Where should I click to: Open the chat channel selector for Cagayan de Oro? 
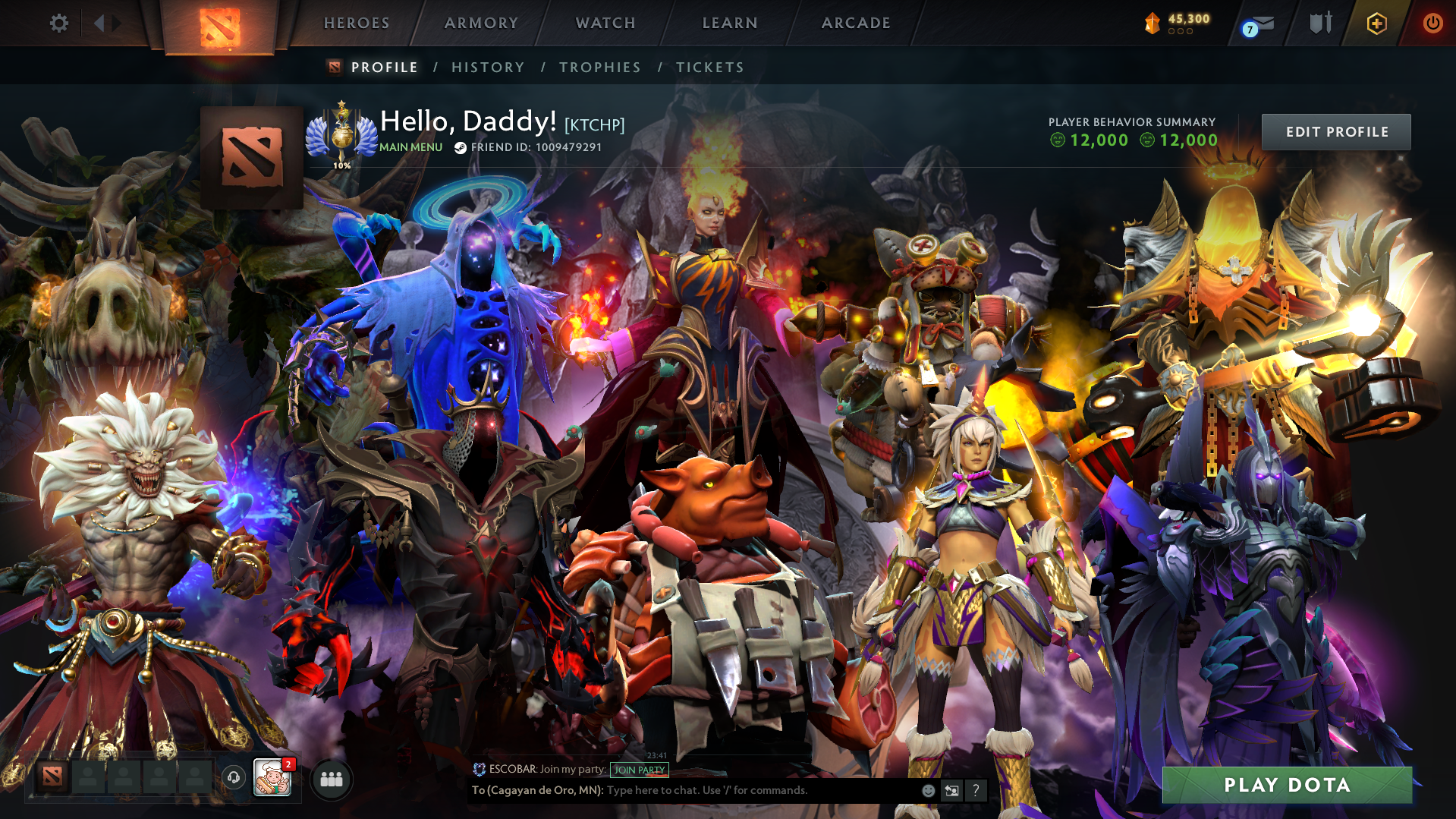536,790
